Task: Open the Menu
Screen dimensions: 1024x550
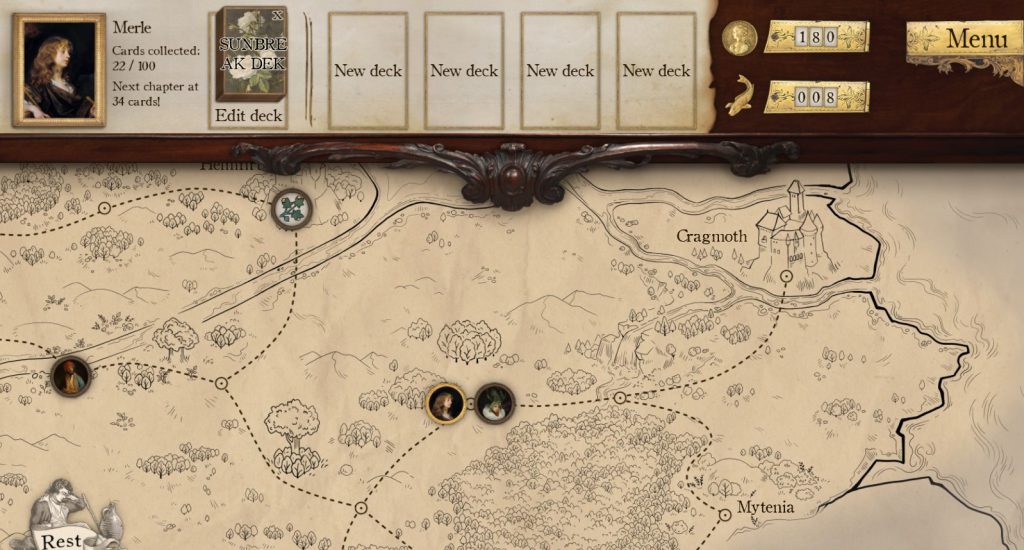Action: pos(967,40)
